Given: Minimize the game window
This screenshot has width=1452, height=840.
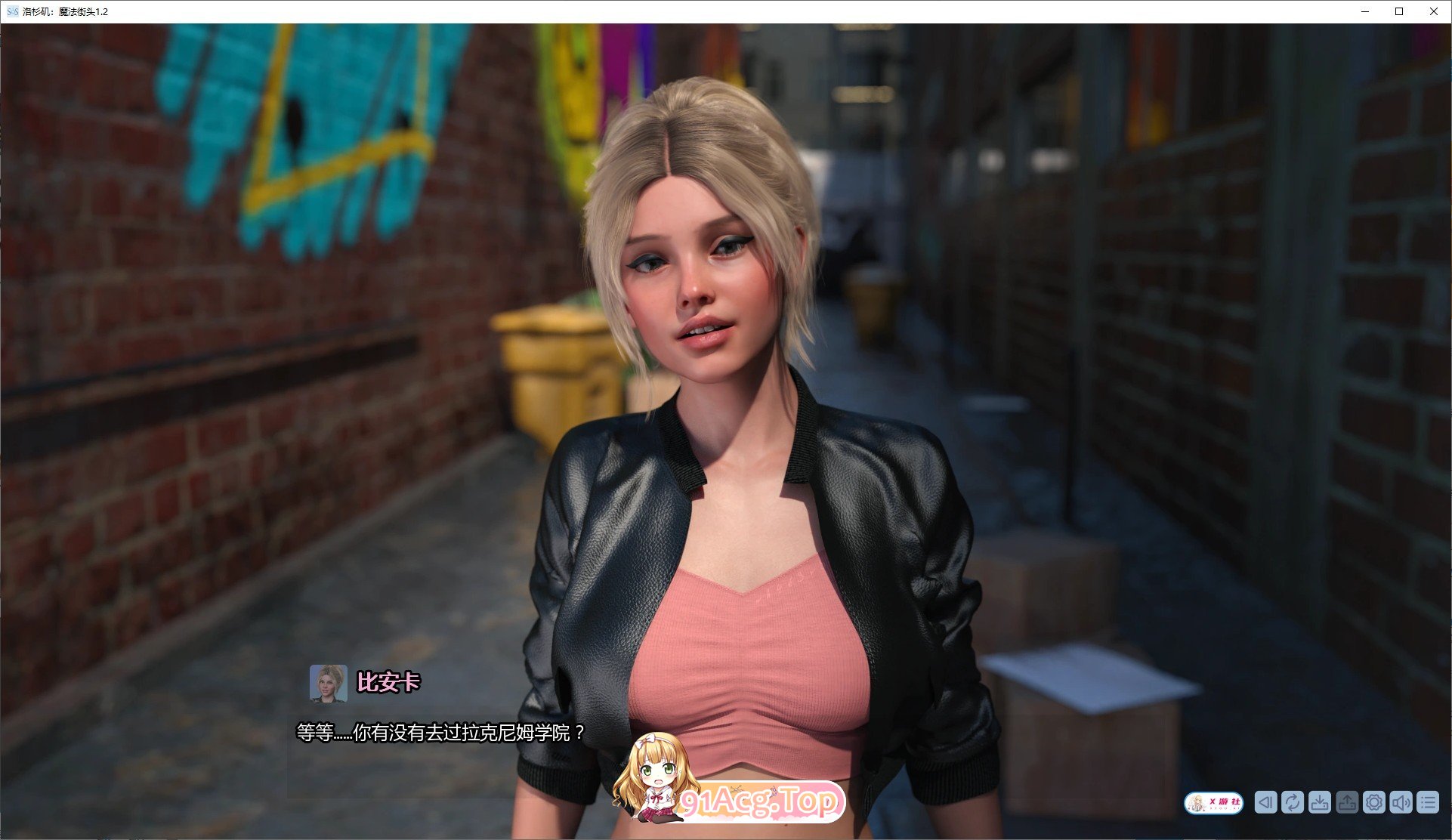Looking at the screenshot, I should point(1364,11).
